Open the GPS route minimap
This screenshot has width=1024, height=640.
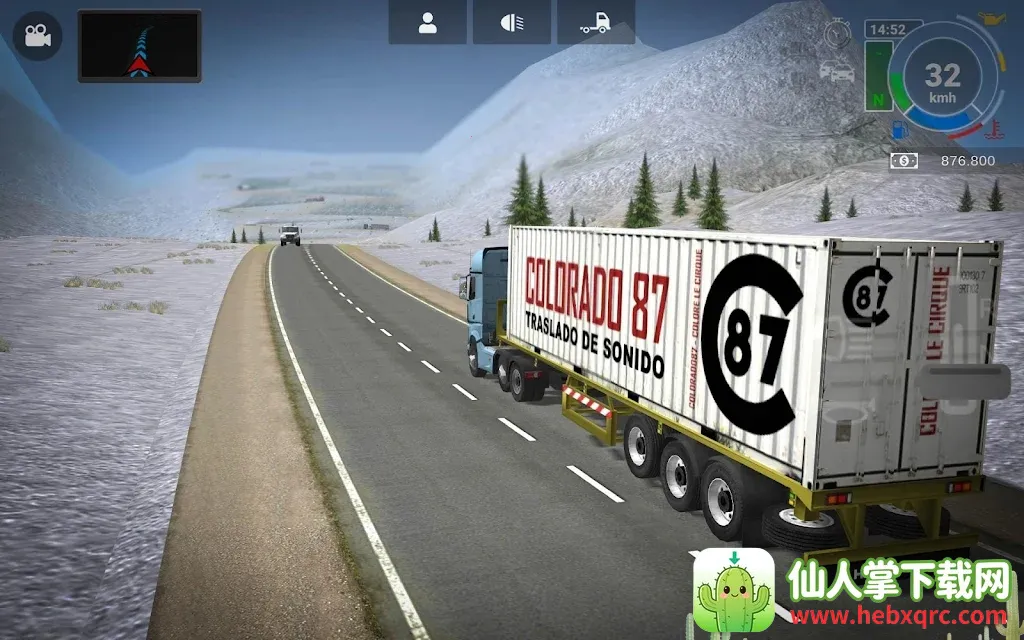(139, 46)
